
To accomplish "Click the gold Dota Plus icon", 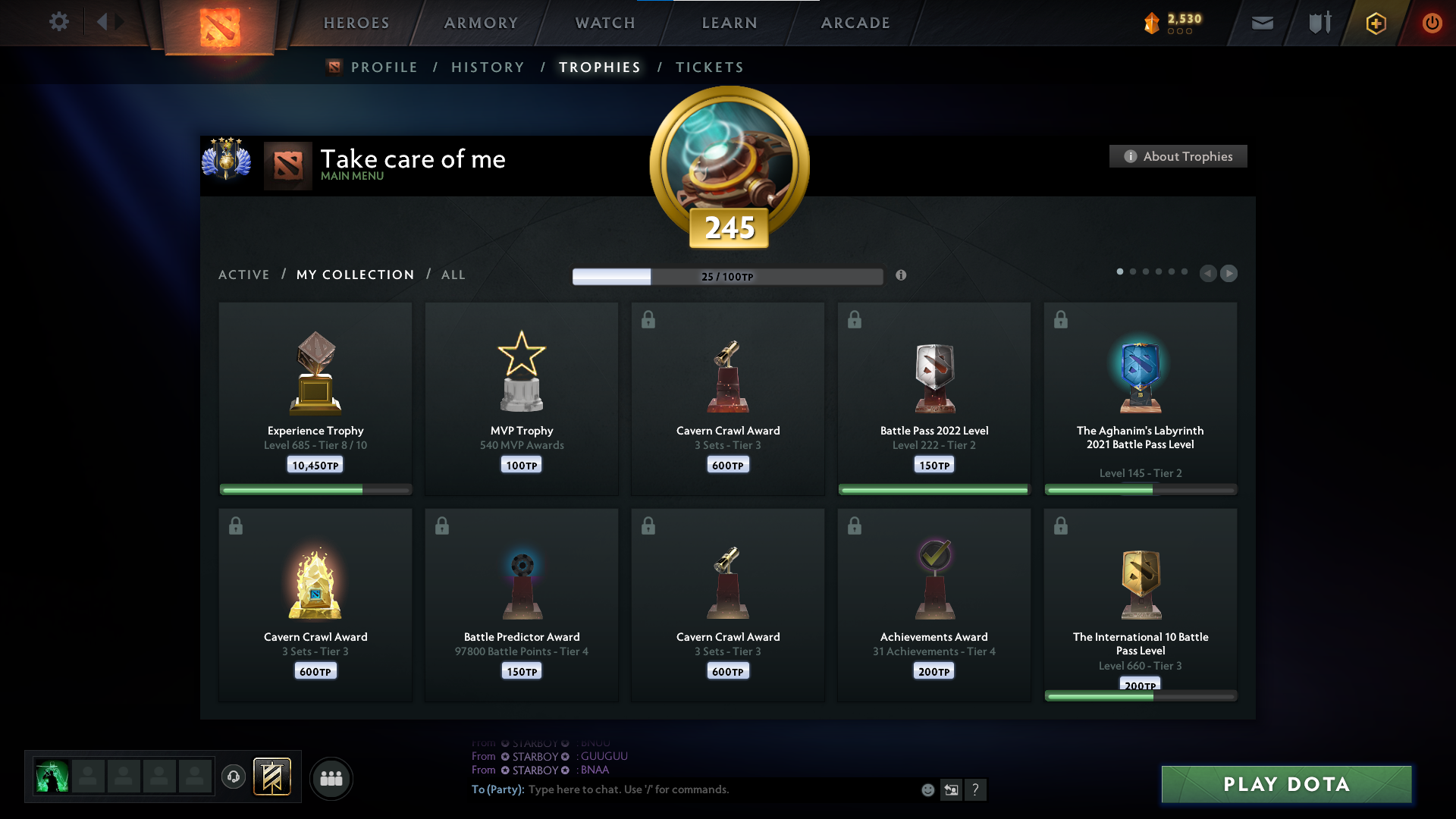I will (1375, 23).
